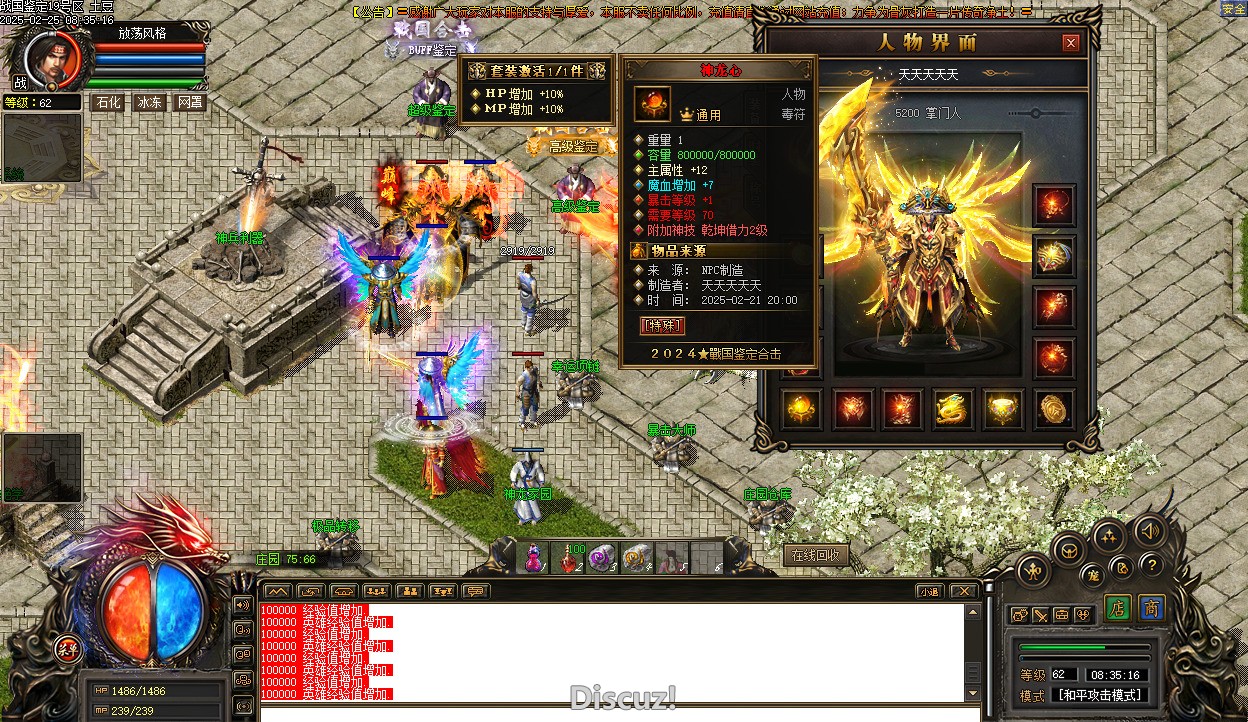
Task: Click the 特殊 button in item tooltip
Action: pyautogui.click(x=662, y=325)
